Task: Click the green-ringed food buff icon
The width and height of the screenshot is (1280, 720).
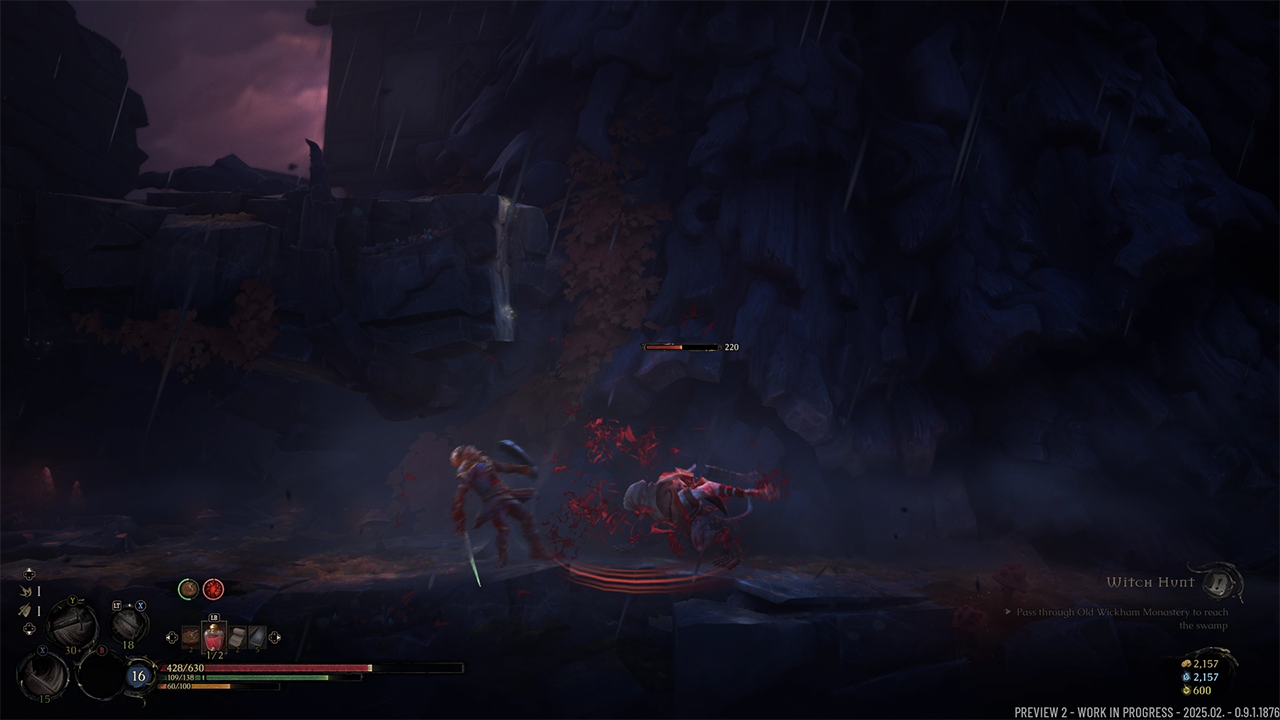Action: 188,589
